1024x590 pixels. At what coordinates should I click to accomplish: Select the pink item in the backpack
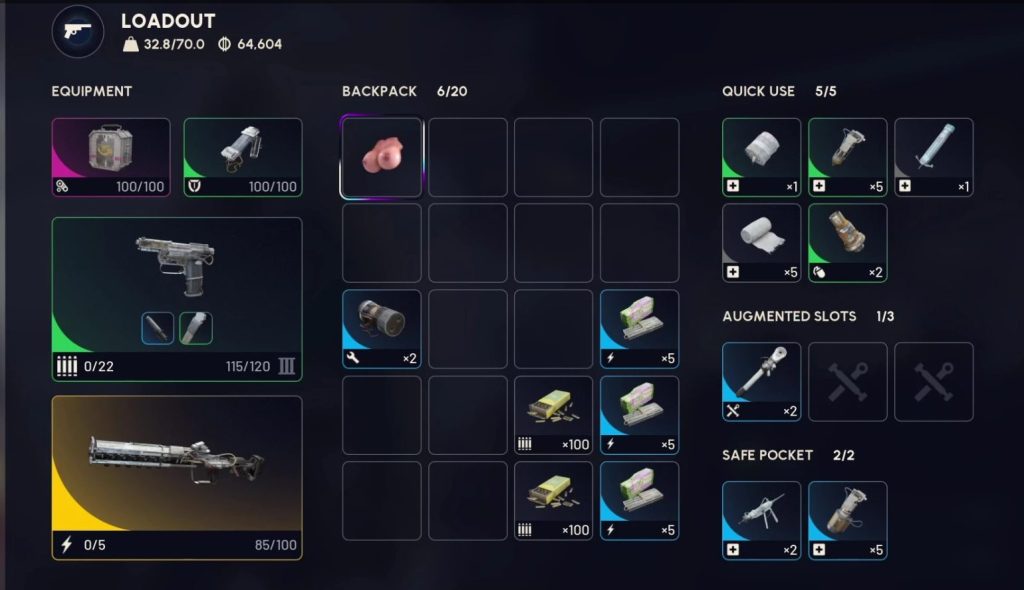pos(381,157)
